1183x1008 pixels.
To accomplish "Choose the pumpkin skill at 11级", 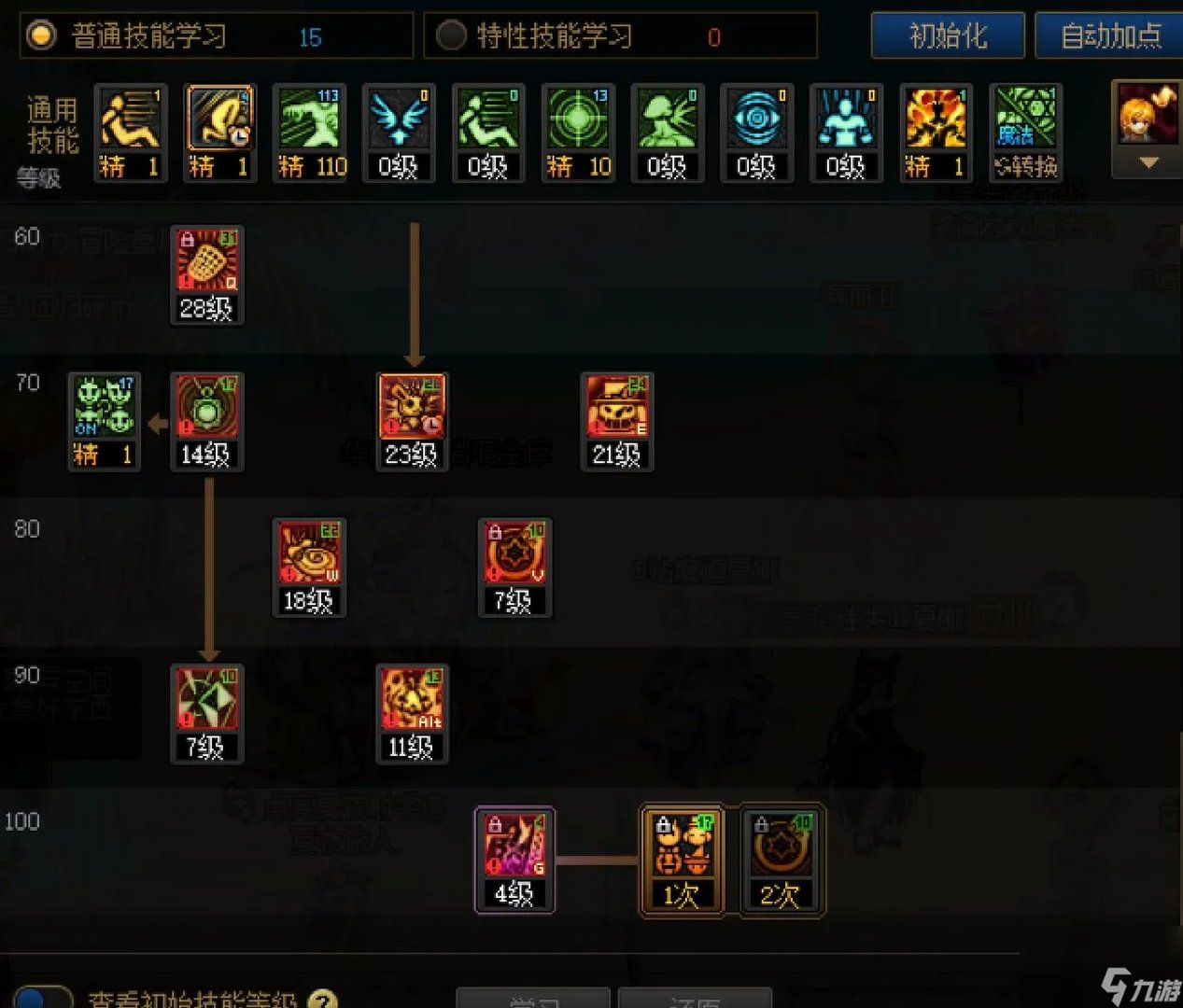I will tap(412, 700).
